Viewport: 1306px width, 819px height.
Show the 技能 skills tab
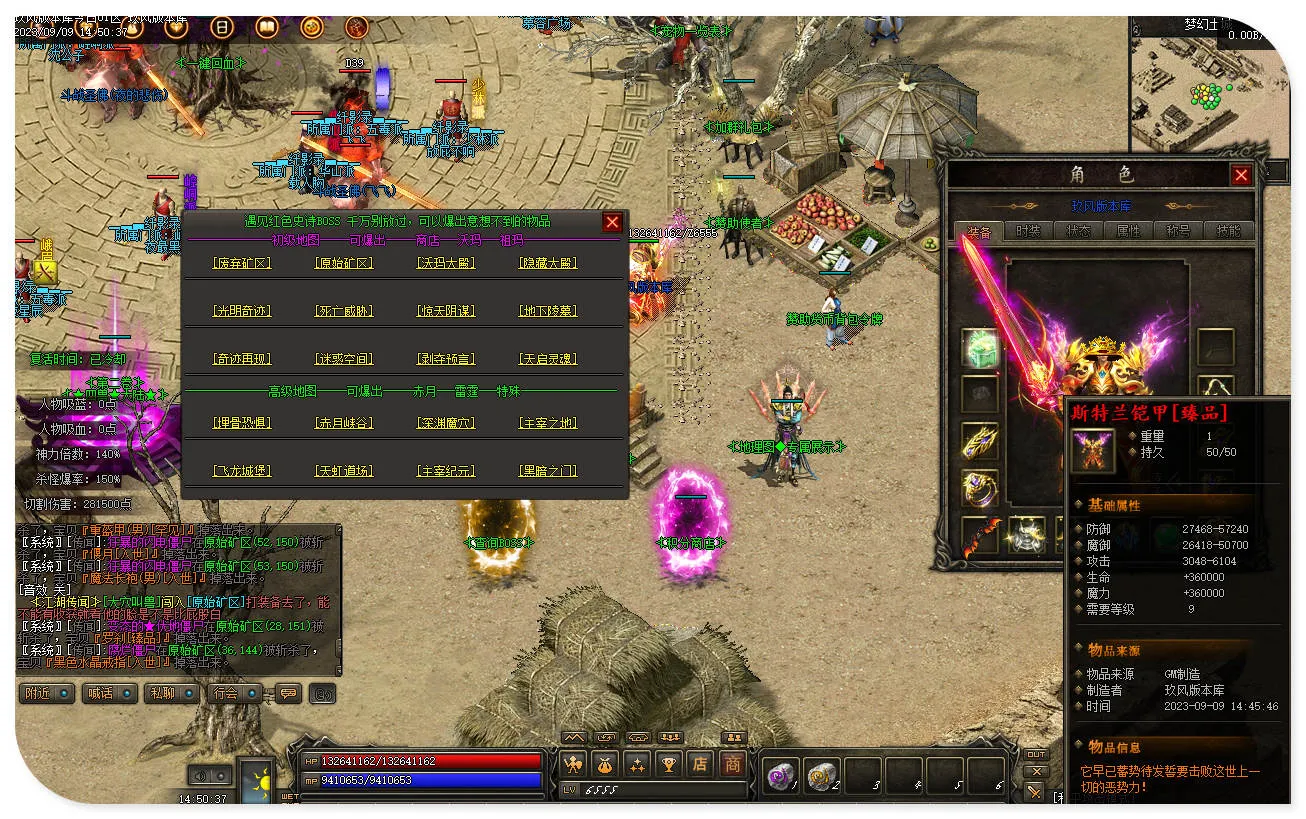click(1228, 231)
